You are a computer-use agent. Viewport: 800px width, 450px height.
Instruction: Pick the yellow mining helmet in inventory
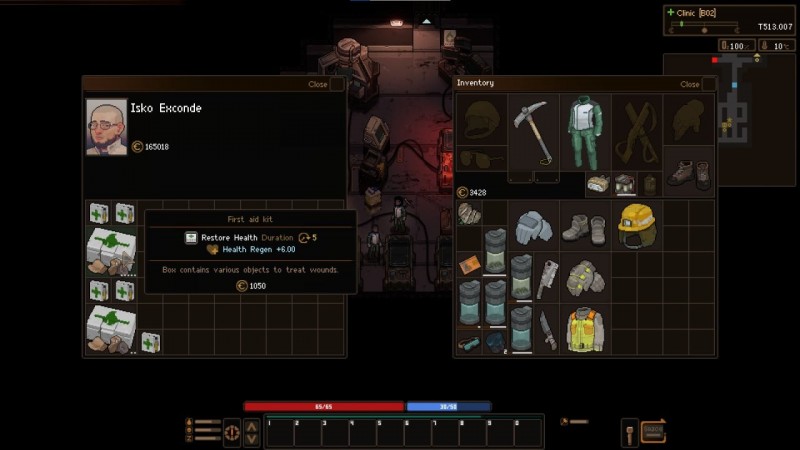coord(636,224)
